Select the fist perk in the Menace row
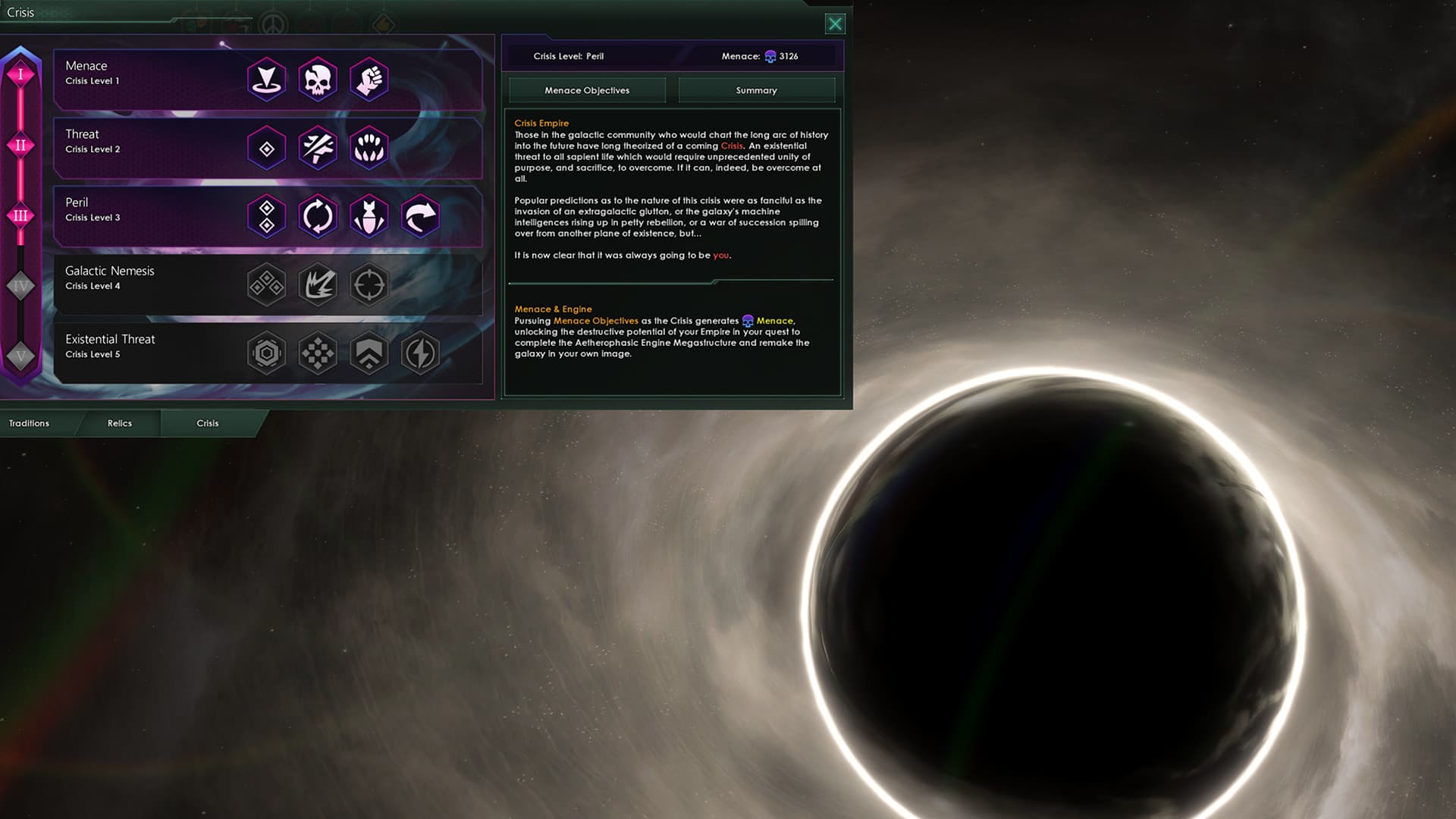 coord(369,80)
